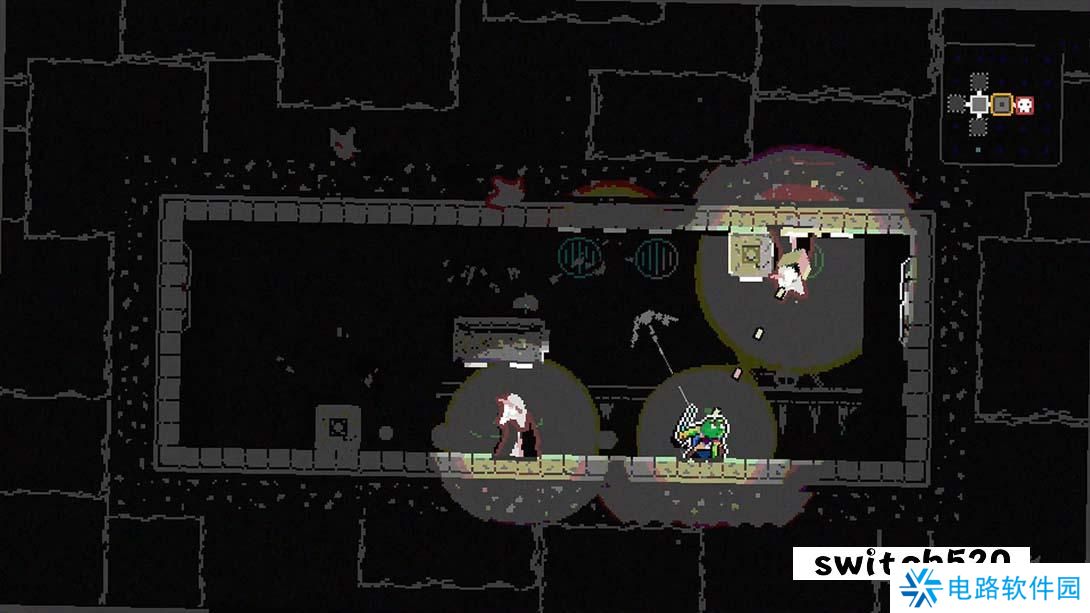Choose the white-outlined room on the minimap
This screenshot has width=1090, height=613.
[978, 104]
